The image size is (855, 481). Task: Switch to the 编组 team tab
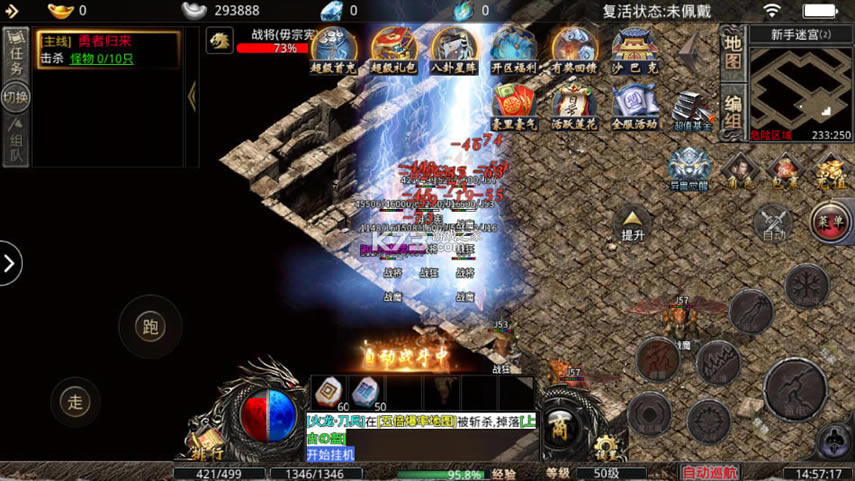pyautogui.click(x=733, y=111)
